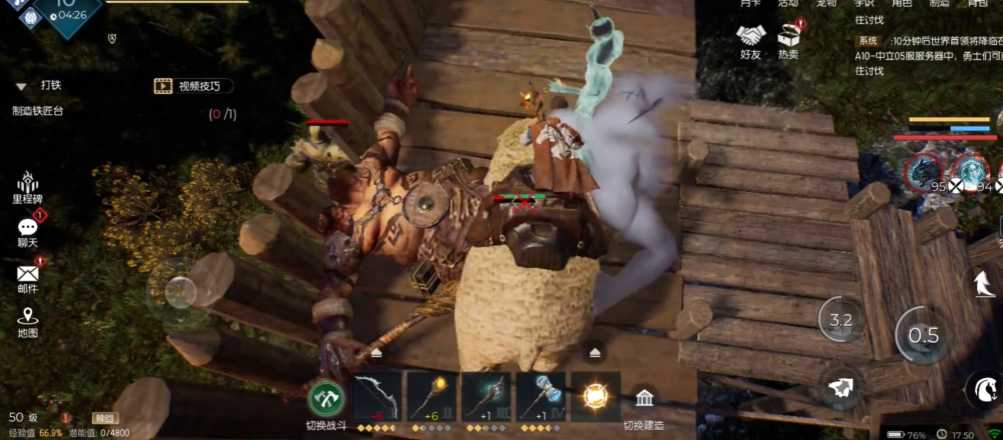Screen dimensions: 1003x440
Task: Check the 邮件 mail inbox
Action: click(x=27, y=277)
